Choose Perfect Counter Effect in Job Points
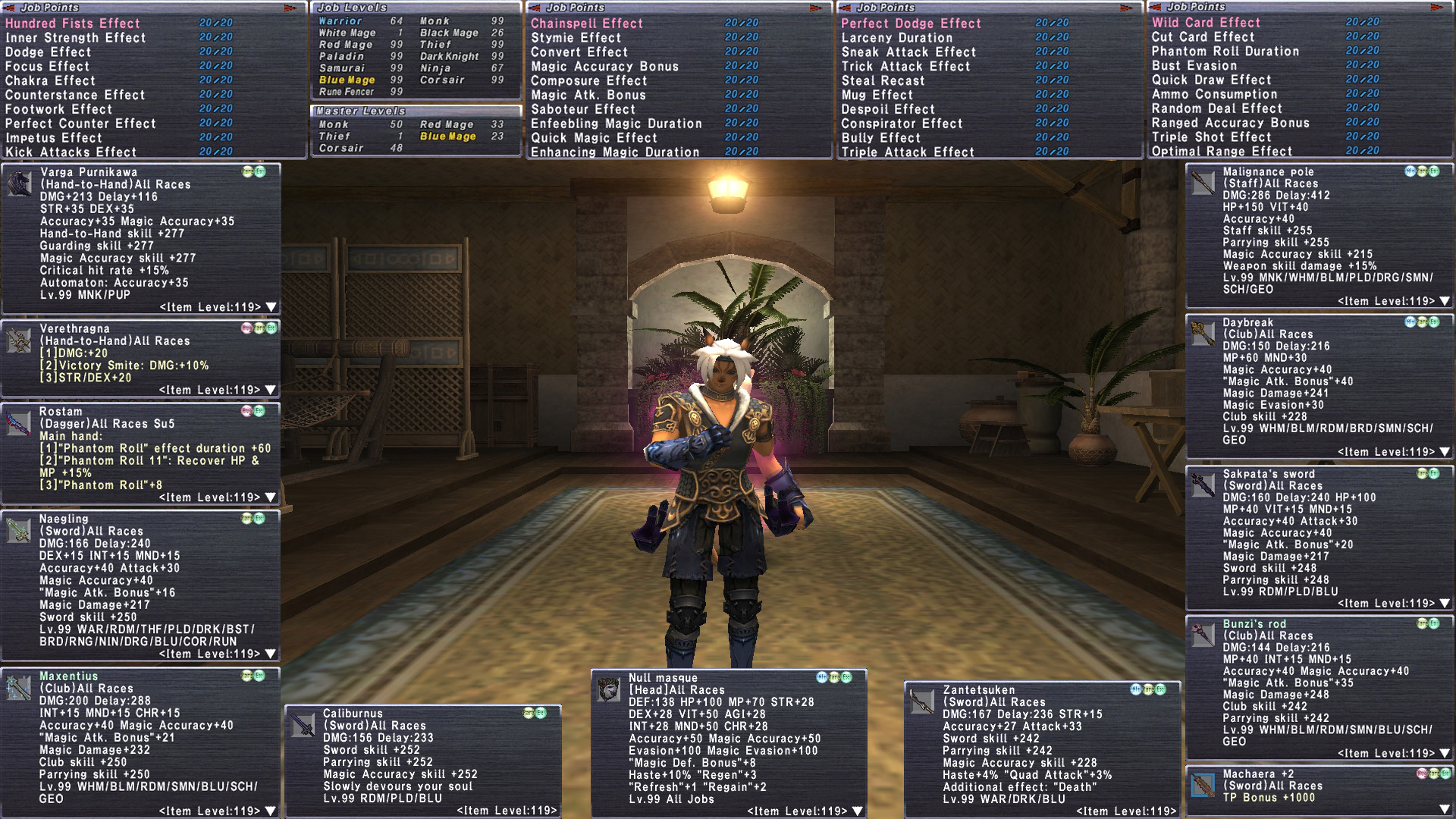This screenshot has width=1456, height=819. pyautogui.click(x=80, y=124)
